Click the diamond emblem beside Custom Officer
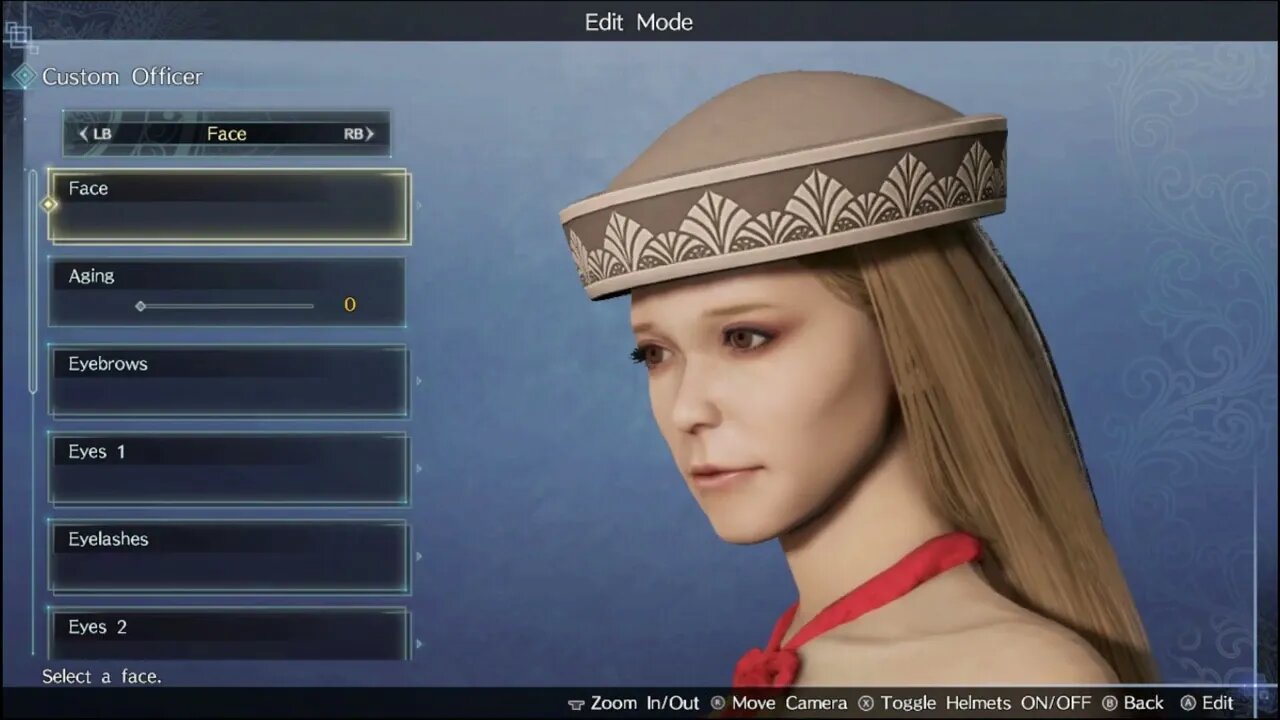This screenshot has width=1280, height=720. (23, 76)
